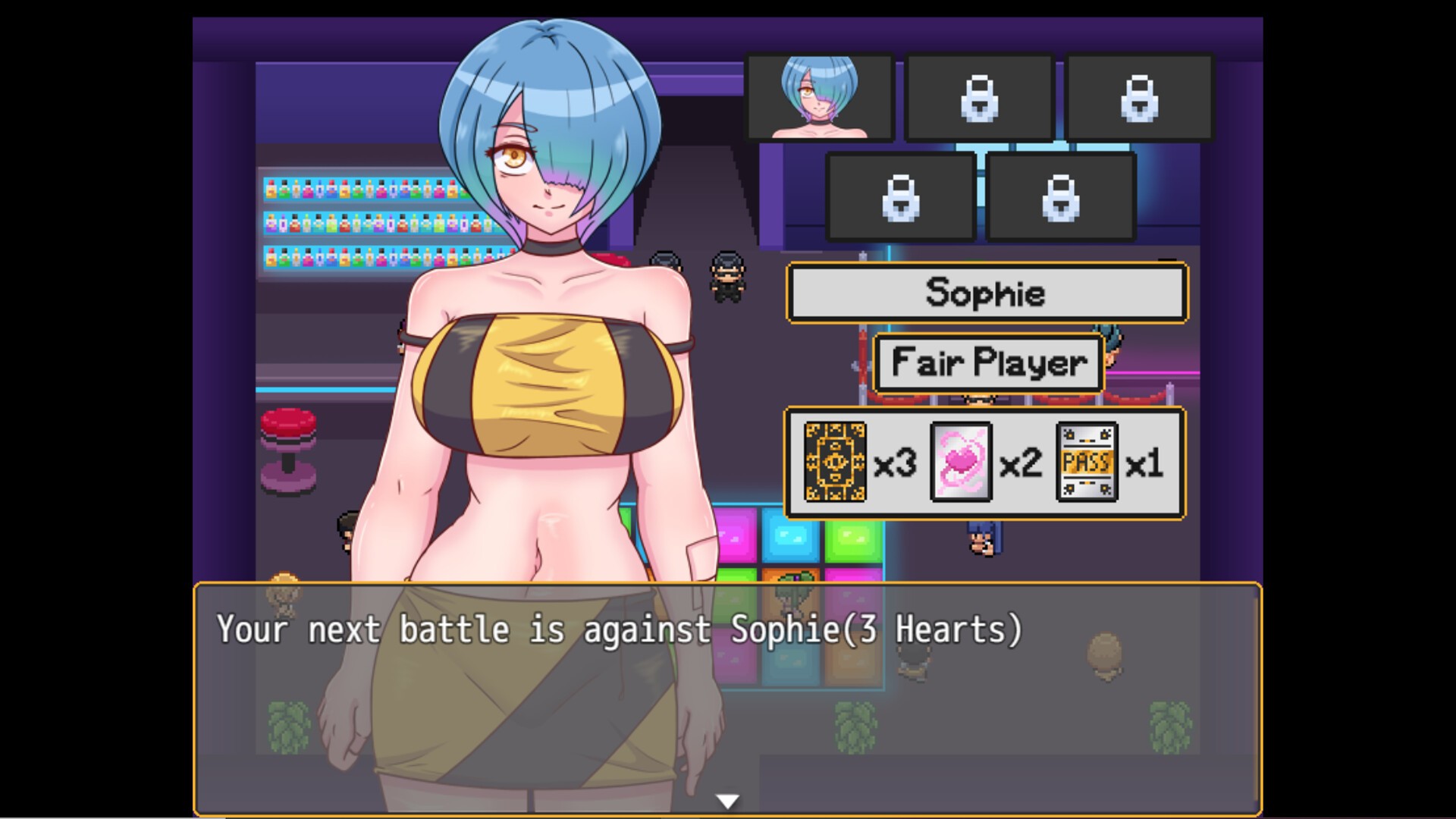This screenshot has width=1456, height=819.
Task: Advance dialogue with the white arrow
Action: click(x=727, y=801)
